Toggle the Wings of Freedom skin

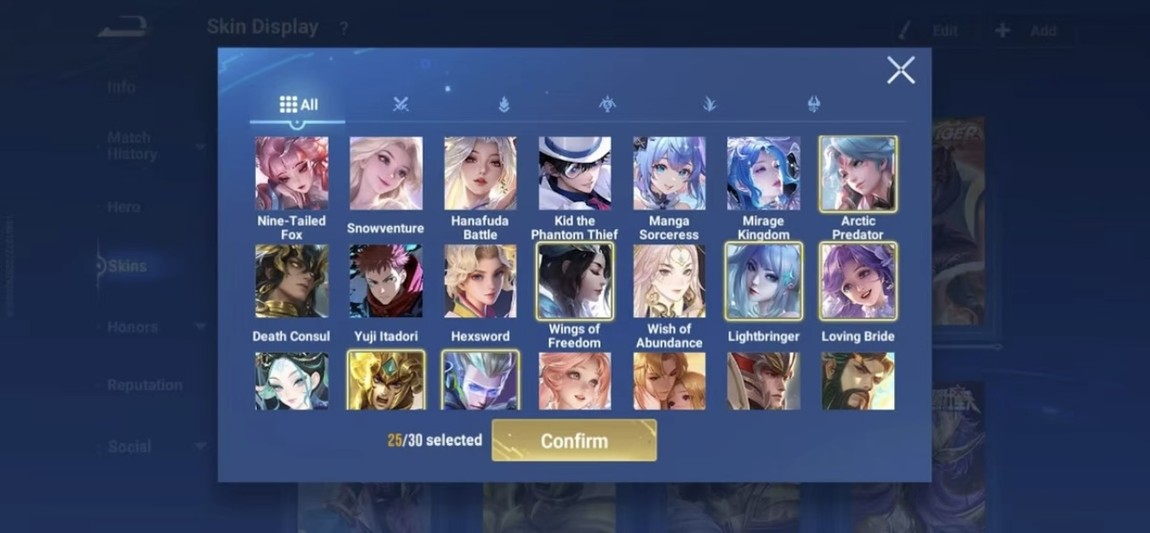pyautogui.click(x=574, y=282)
